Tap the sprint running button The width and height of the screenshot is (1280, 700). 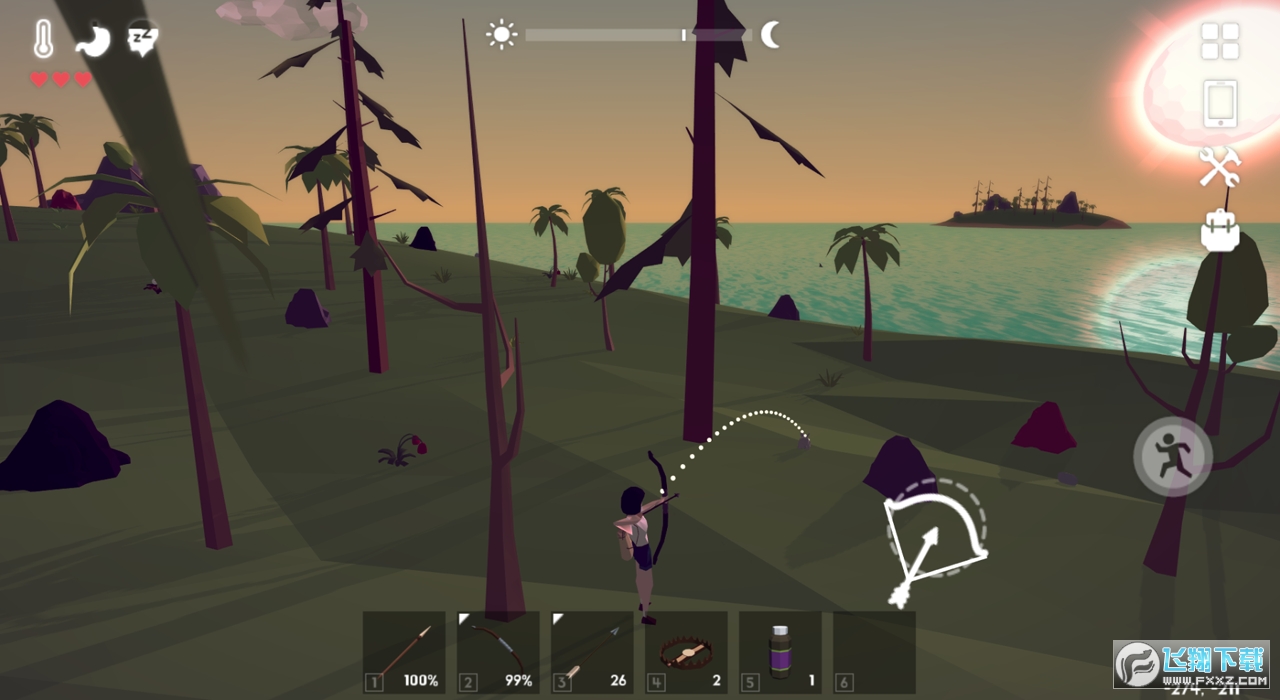pos(1173,457)
